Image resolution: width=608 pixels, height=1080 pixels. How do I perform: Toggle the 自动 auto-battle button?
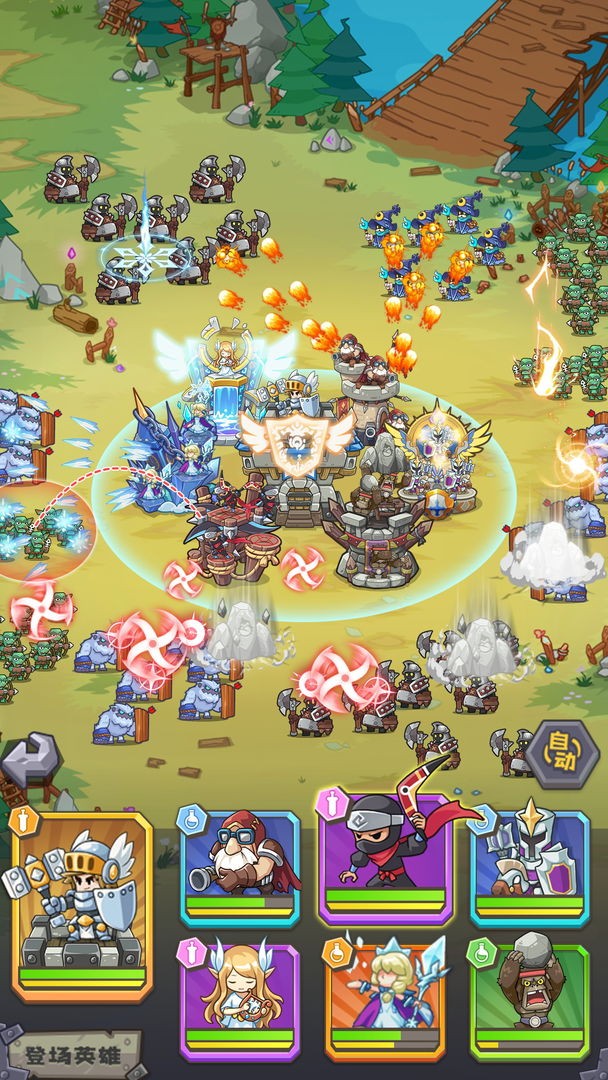[563, 754]
